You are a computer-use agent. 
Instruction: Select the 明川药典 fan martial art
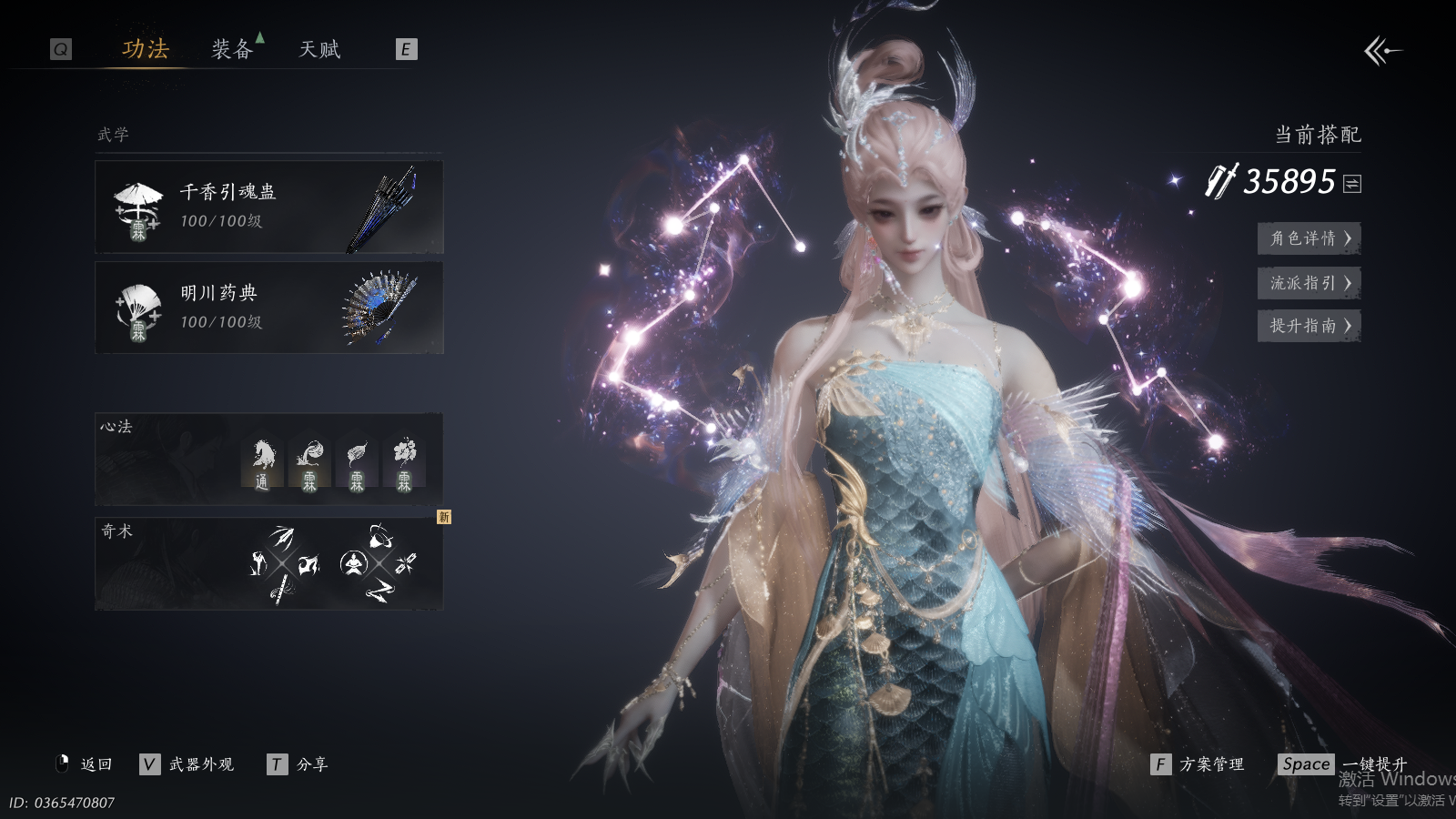[268, 308]
